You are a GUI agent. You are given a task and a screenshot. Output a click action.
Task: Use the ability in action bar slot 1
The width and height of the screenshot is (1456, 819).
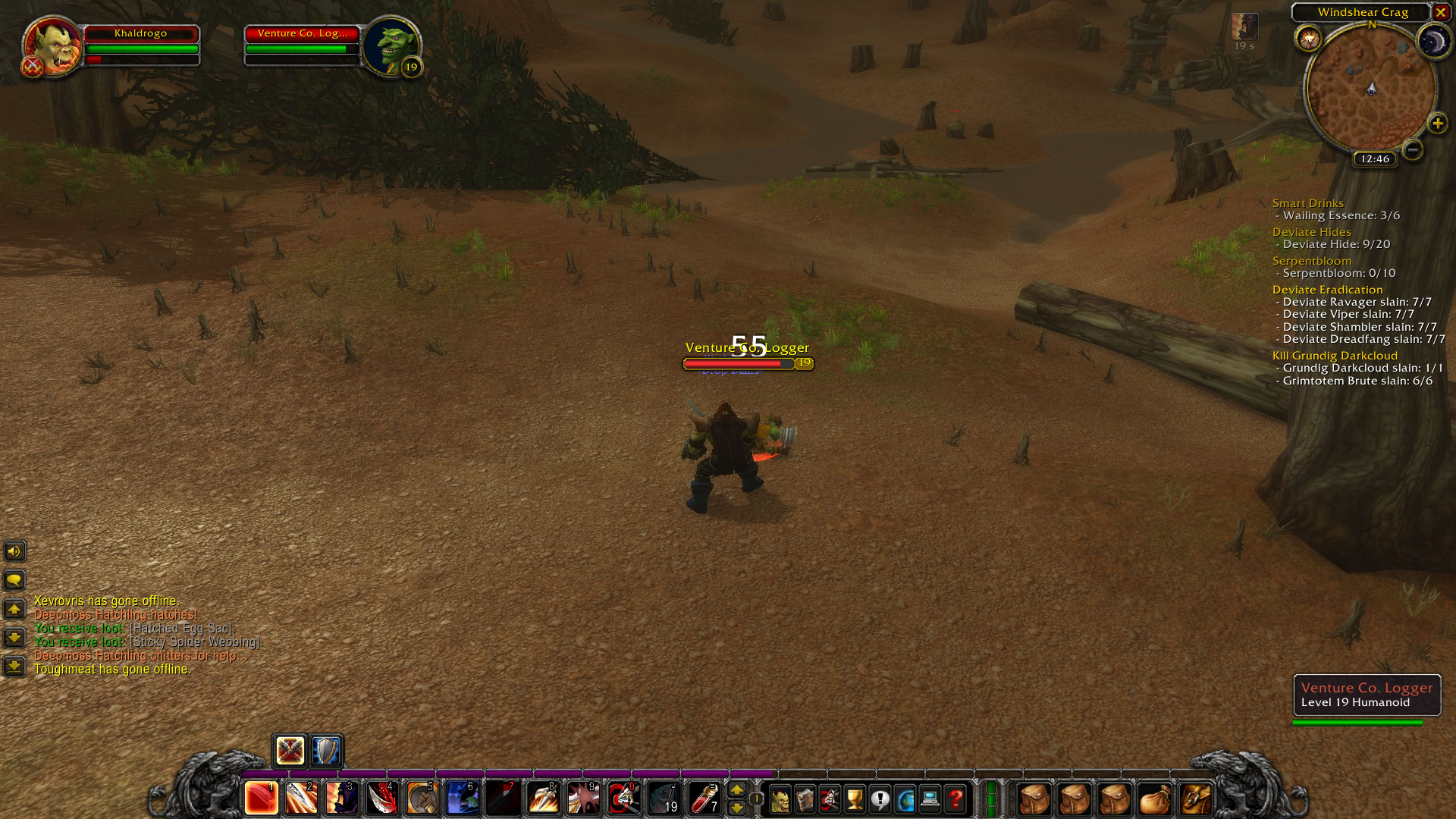[260, 798]
